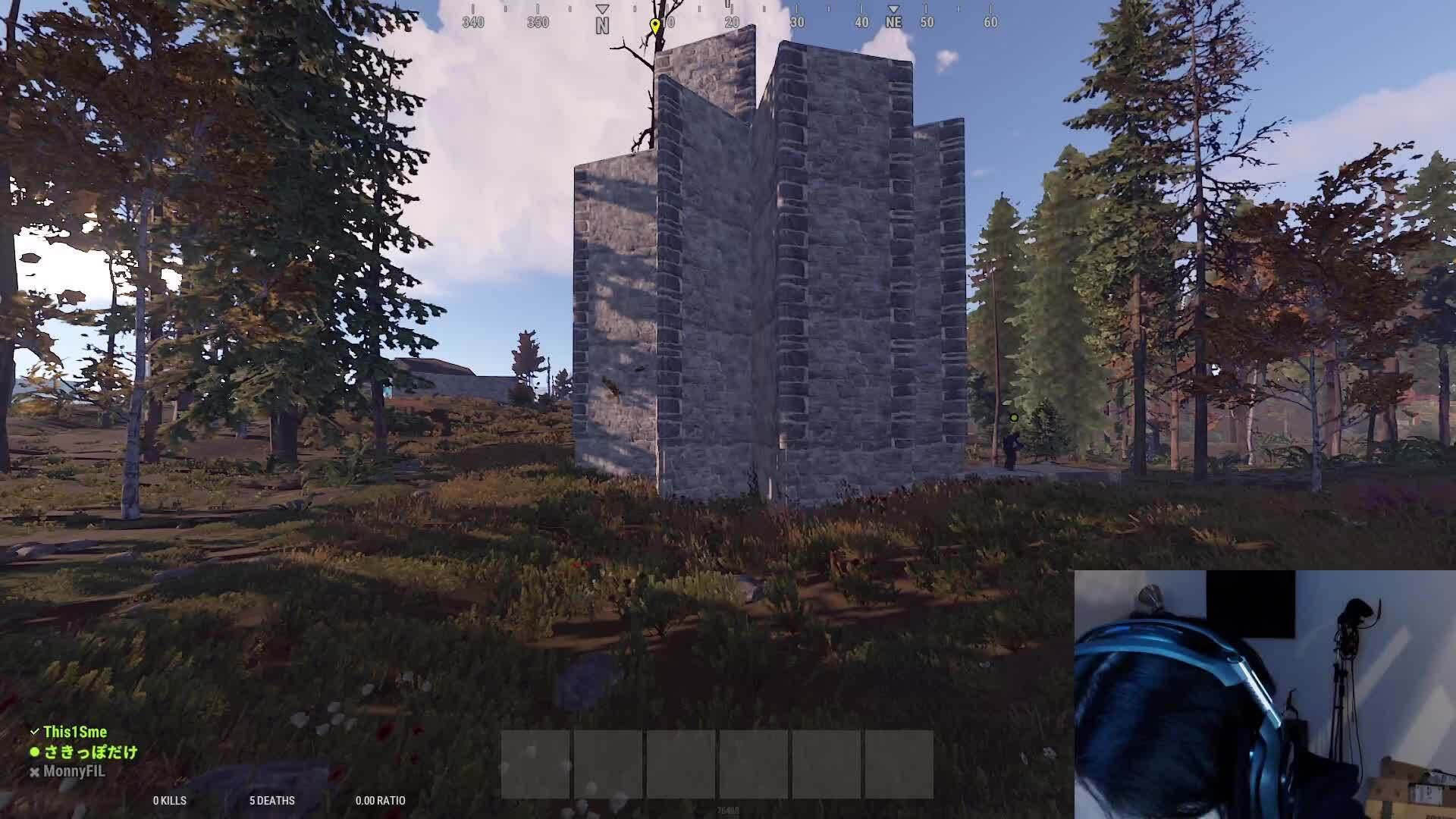Expand the compass heading strip
Image resolution: width=1456 pixels, height=819 pixels.
728,22
